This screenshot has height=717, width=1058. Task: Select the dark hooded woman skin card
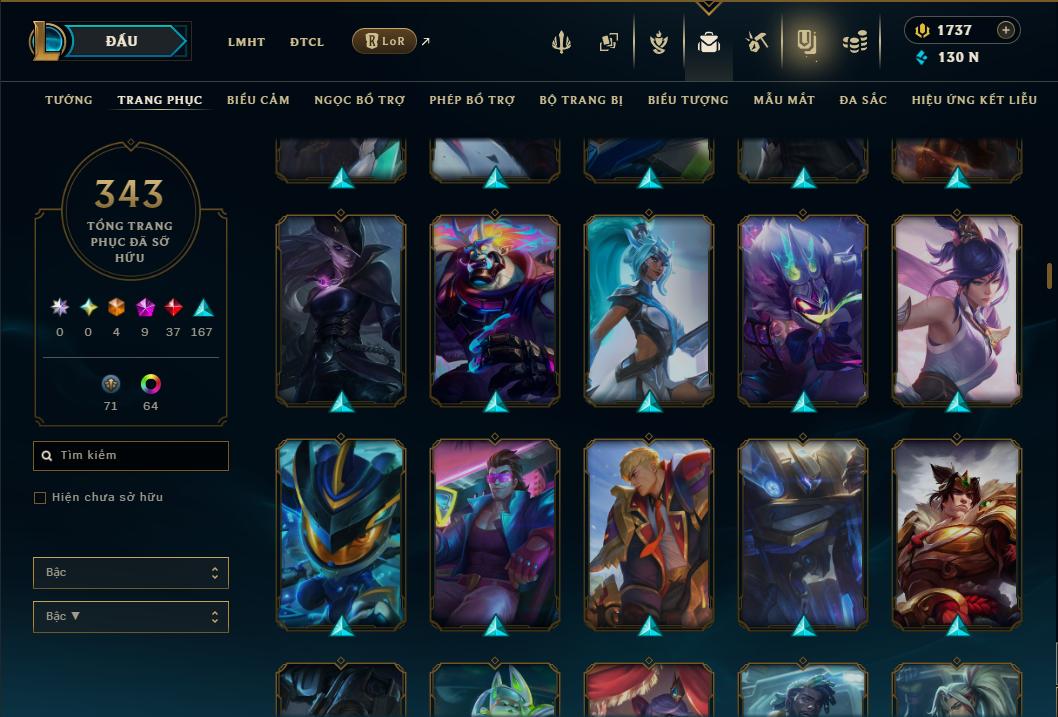point(341,309)
